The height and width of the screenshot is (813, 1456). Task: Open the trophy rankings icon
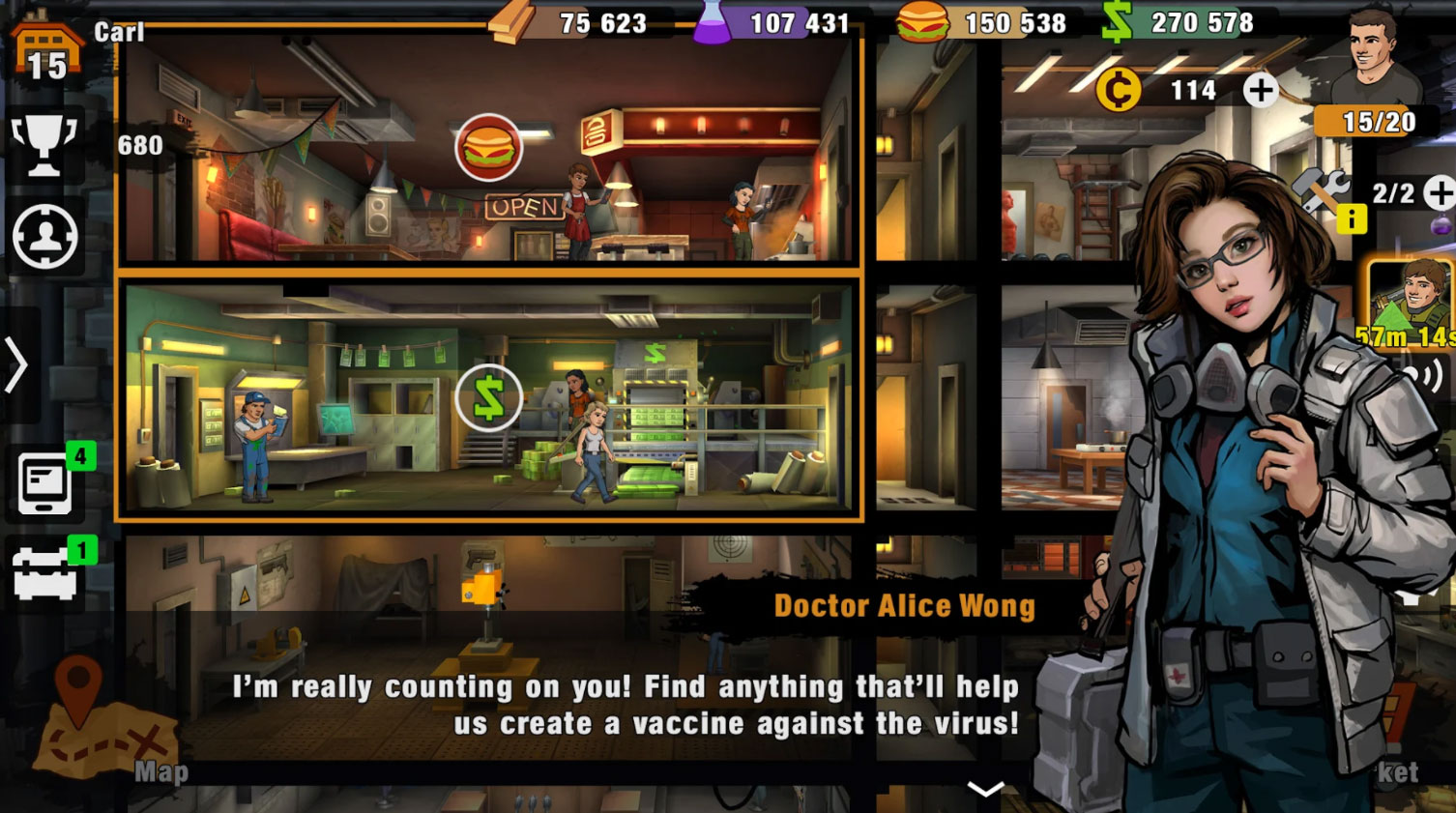[x=44, y=145]
